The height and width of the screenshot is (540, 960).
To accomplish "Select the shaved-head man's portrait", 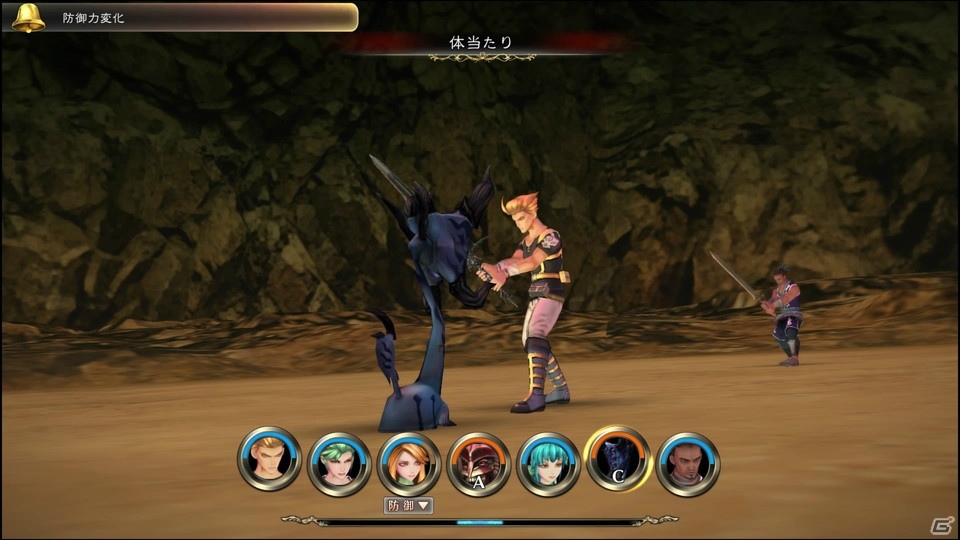I will coord(688,463).
